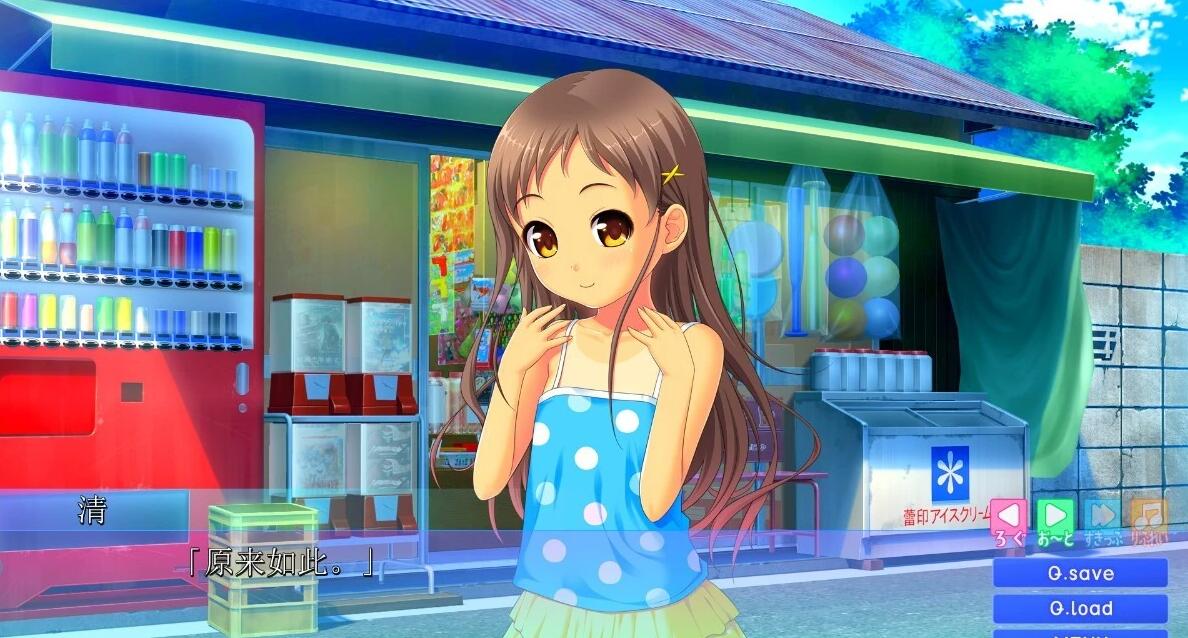Click the orange music note replay button
Image resolution: width=1188 pixels, height=638 pixels.
click(x=1149, y=516)
